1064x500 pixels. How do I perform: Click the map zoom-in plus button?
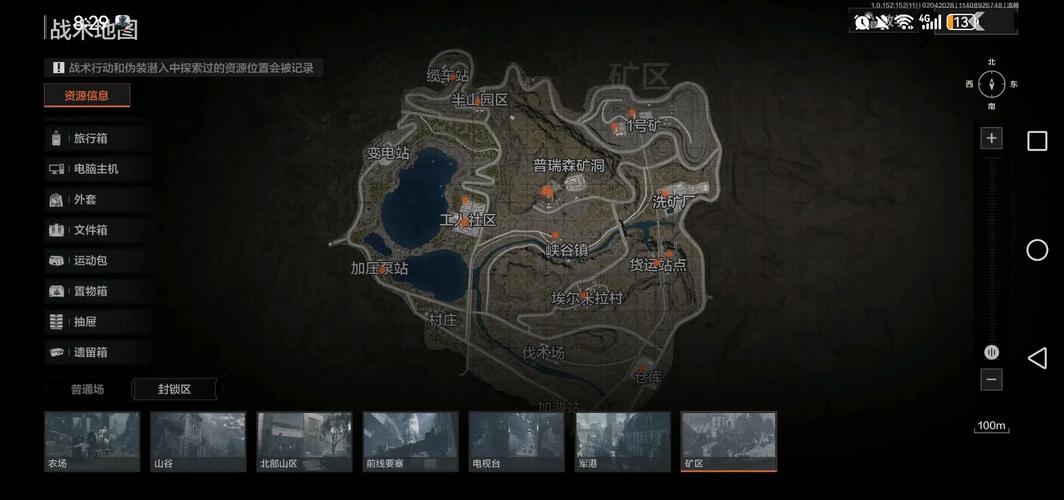pos(991,138)
